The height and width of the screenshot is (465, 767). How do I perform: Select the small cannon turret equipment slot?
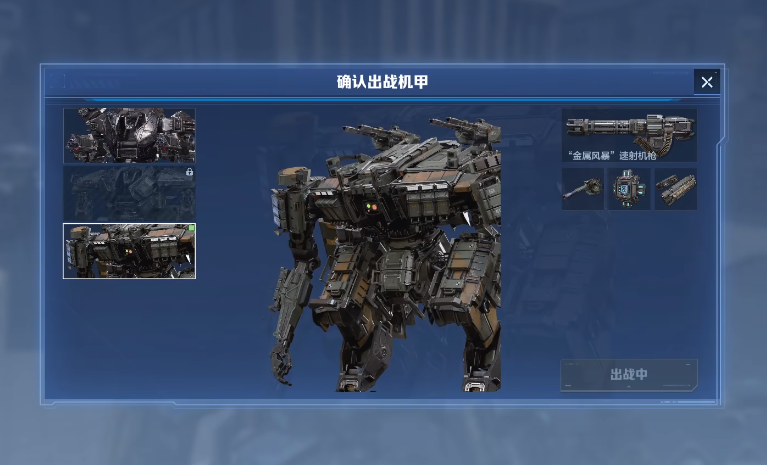click(582, 189)
